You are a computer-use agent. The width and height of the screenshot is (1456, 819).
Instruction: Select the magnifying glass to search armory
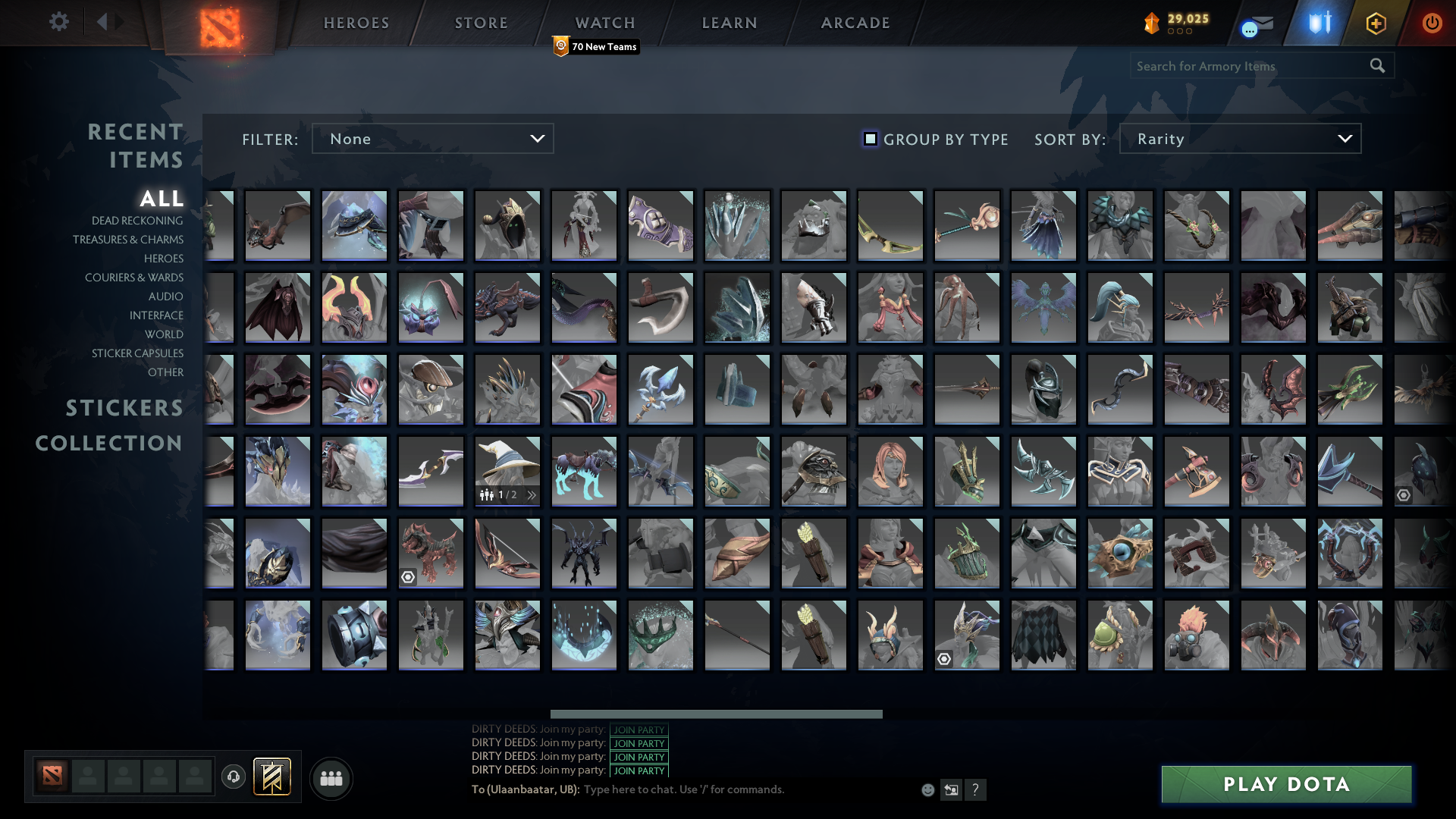click(1377, 66)
